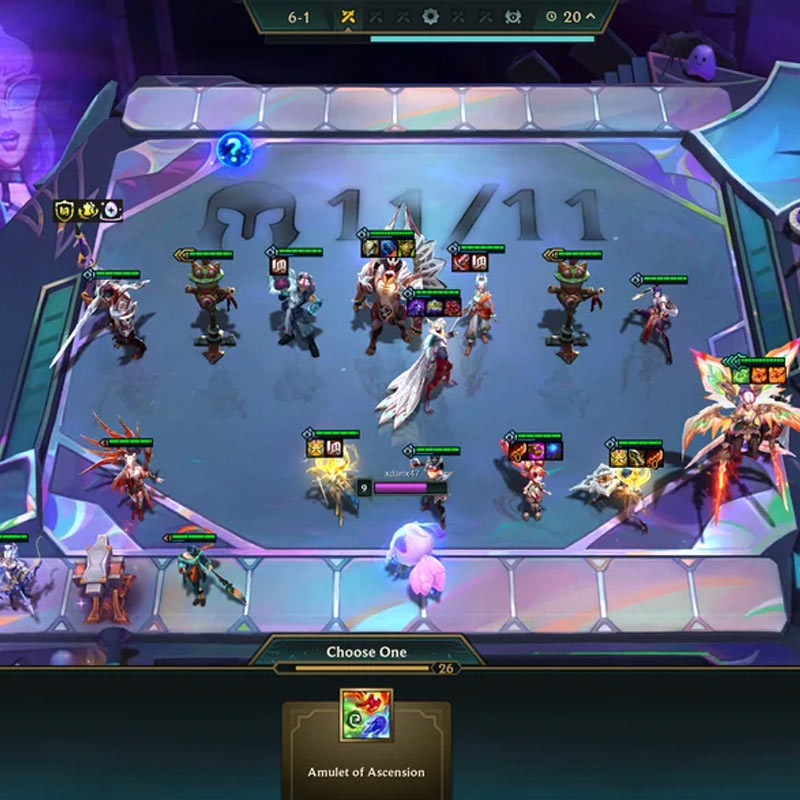Inspect the egg augment icon
The width and height of the screenshot is (800, 800).
coord(111,210)
